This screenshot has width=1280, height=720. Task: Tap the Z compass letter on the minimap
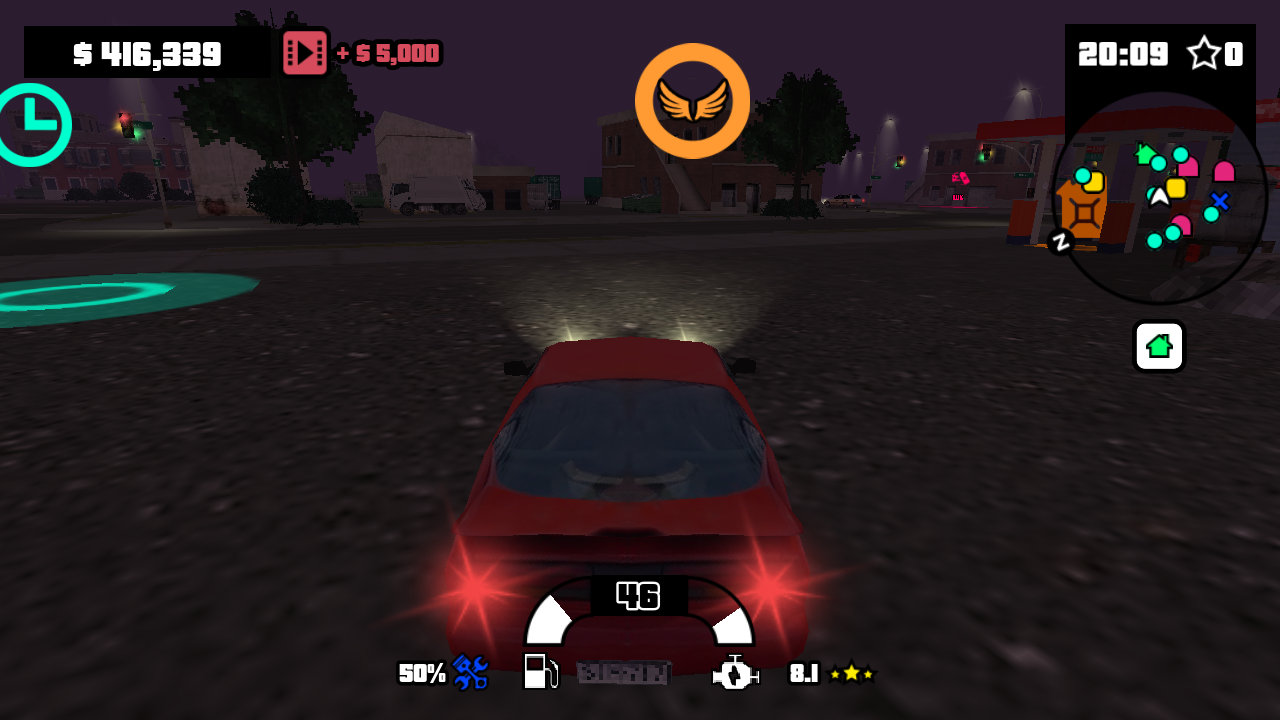click(1060, 240)
